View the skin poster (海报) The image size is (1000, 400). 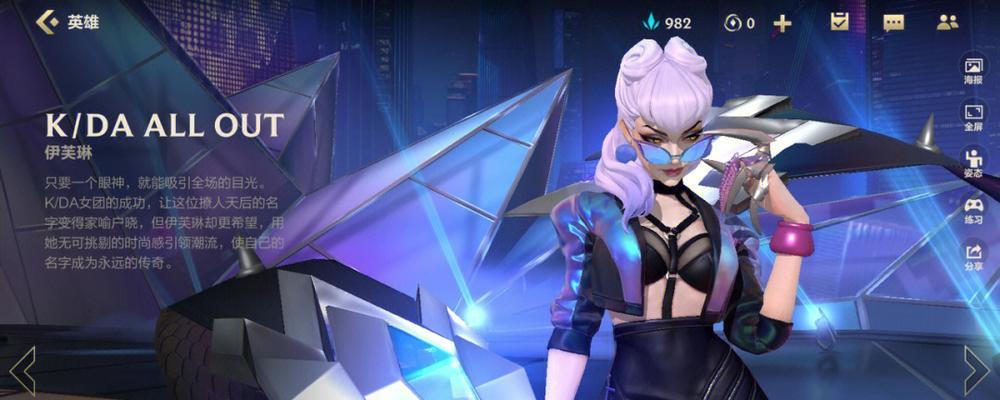[x=973, y=70]
